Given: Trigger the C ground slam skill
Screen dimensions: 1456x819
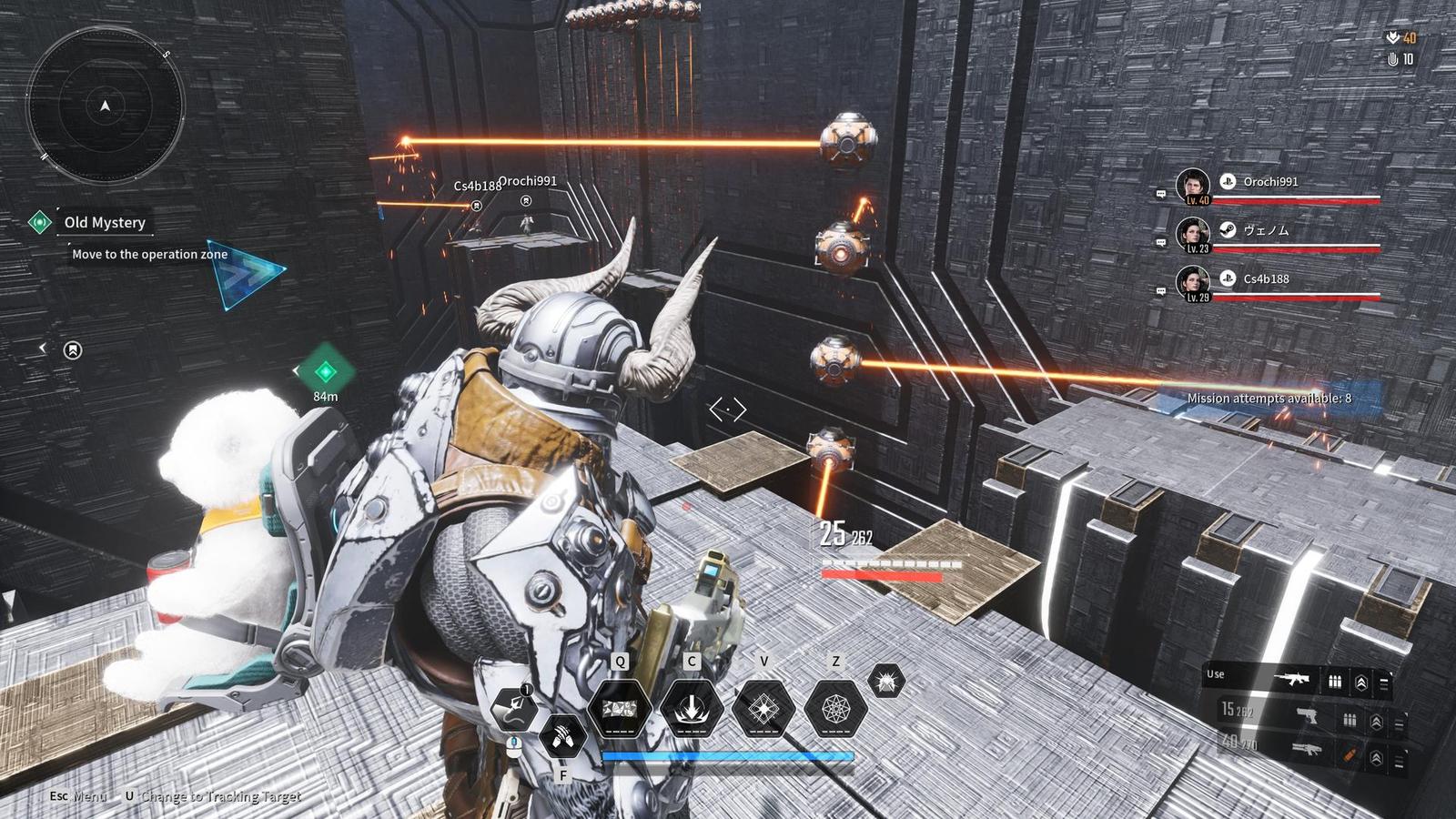Looking at the screenshot, I should pos(692,708).
